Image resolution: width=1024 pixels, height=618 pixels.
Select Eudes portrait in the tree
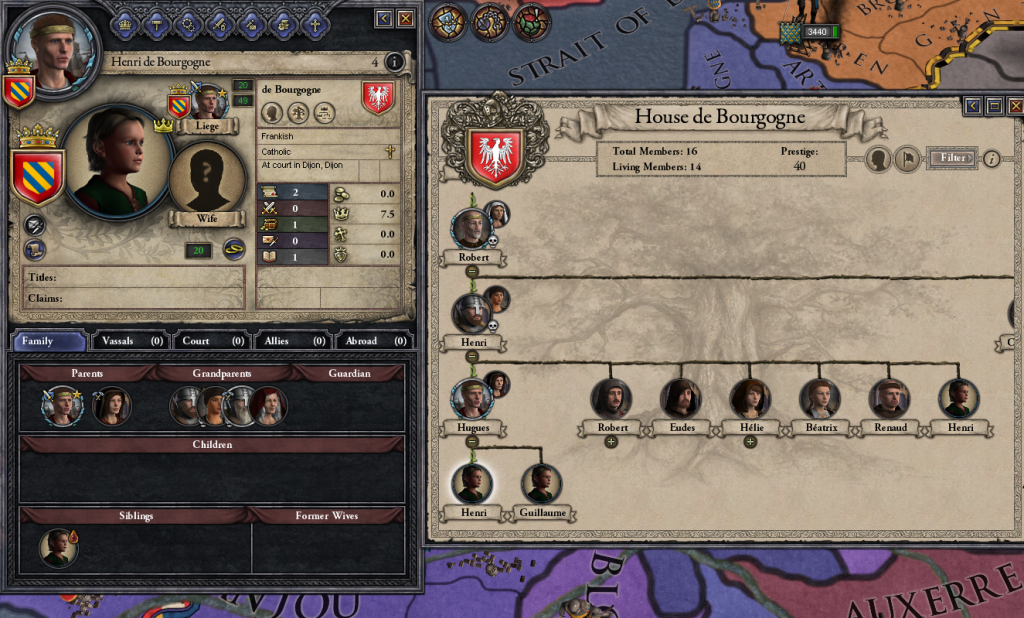coord(680,398)
